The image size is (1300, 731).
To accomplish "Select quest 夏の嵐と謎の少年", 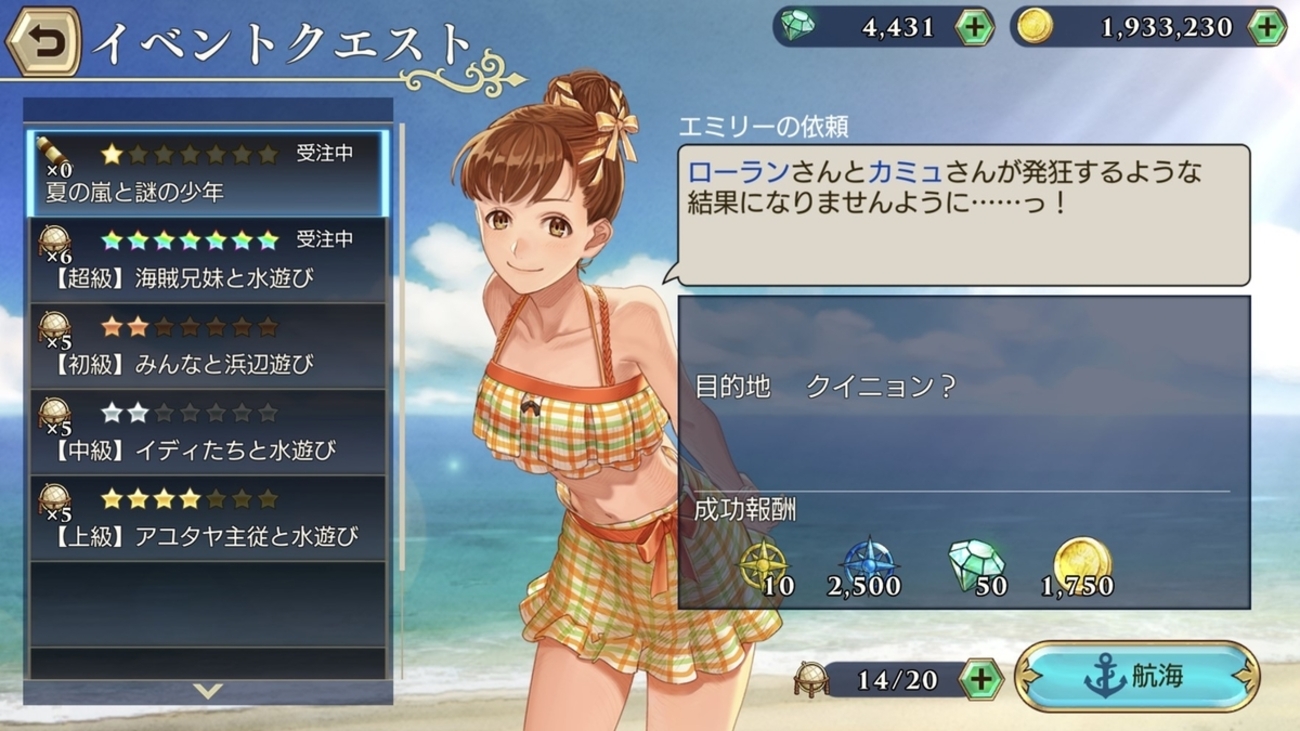I will click(208, 173).
